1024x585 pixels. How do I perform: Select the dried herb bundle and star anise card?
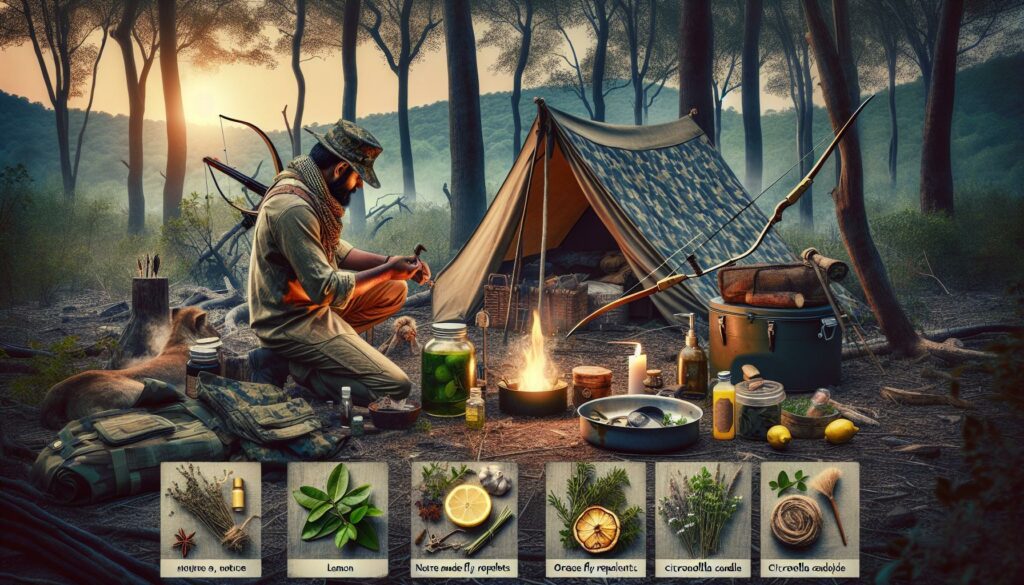[x=210, y=518]
